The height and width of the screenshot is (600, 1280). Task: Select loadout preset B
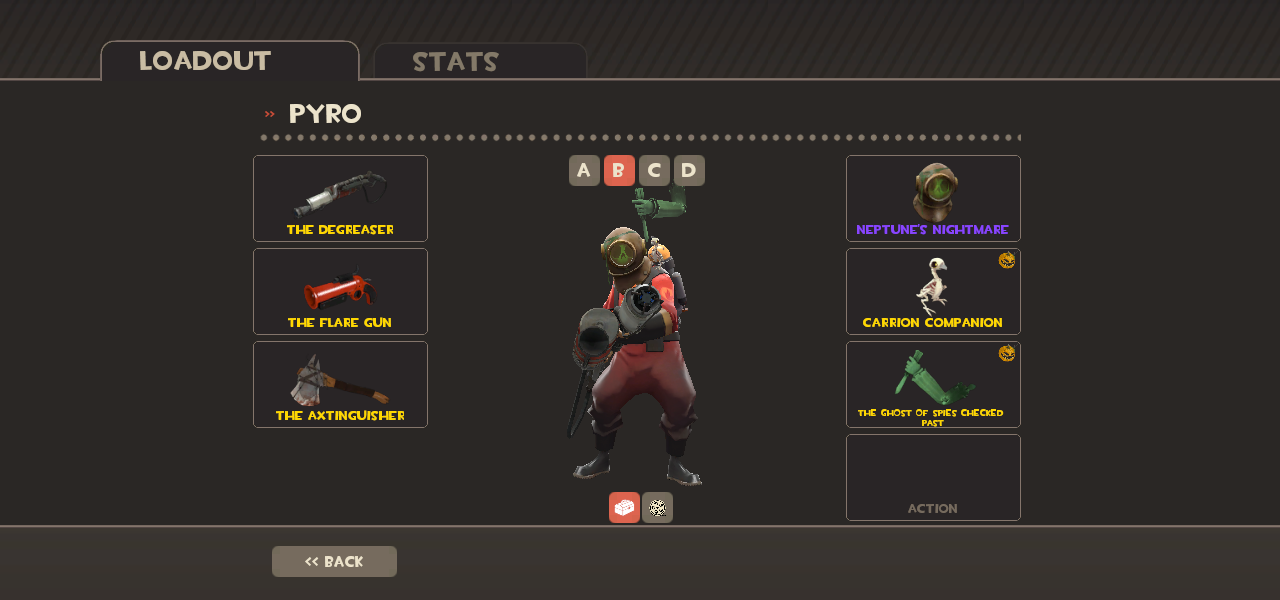619,171
